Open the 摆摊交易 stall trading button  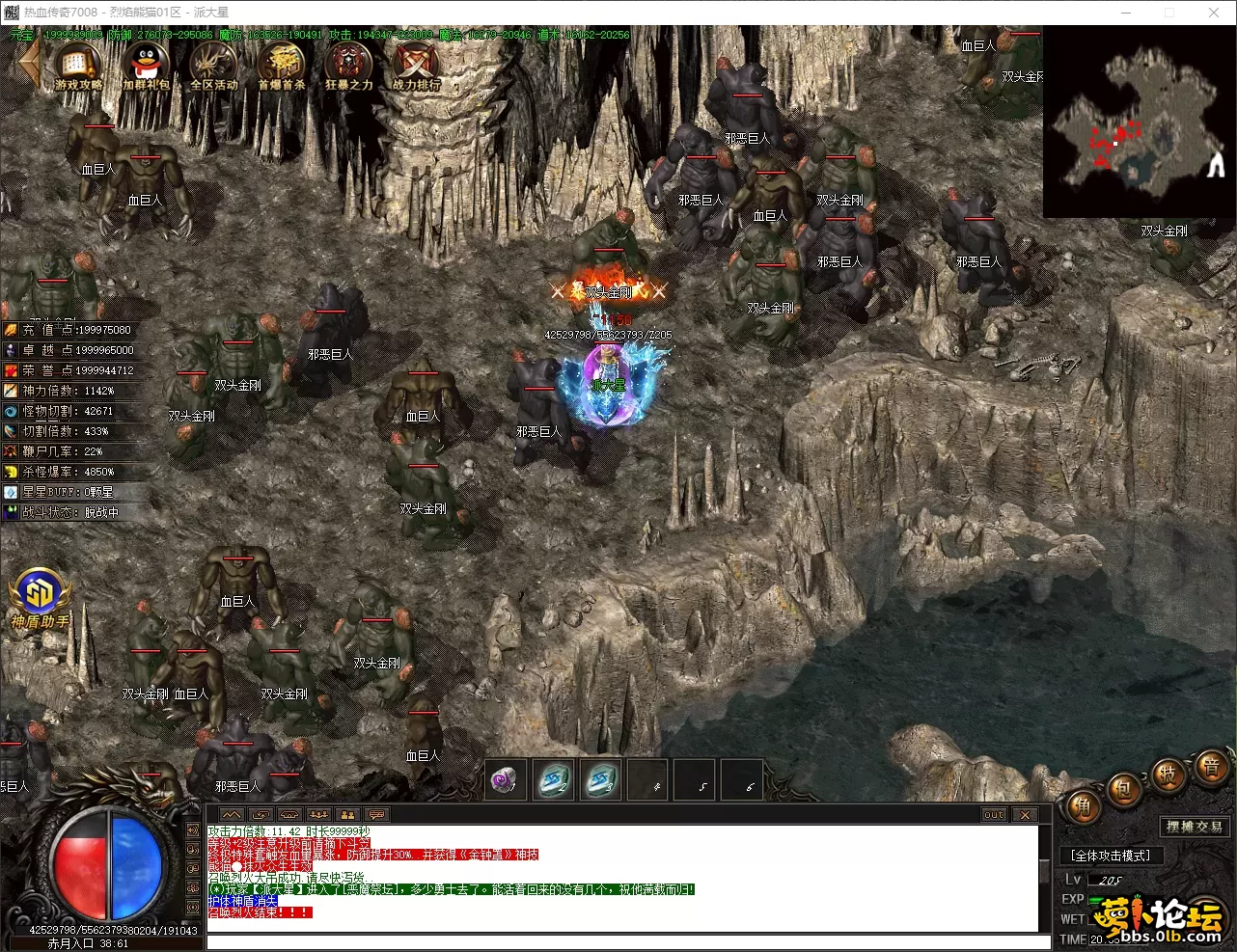pos(1193,827)
